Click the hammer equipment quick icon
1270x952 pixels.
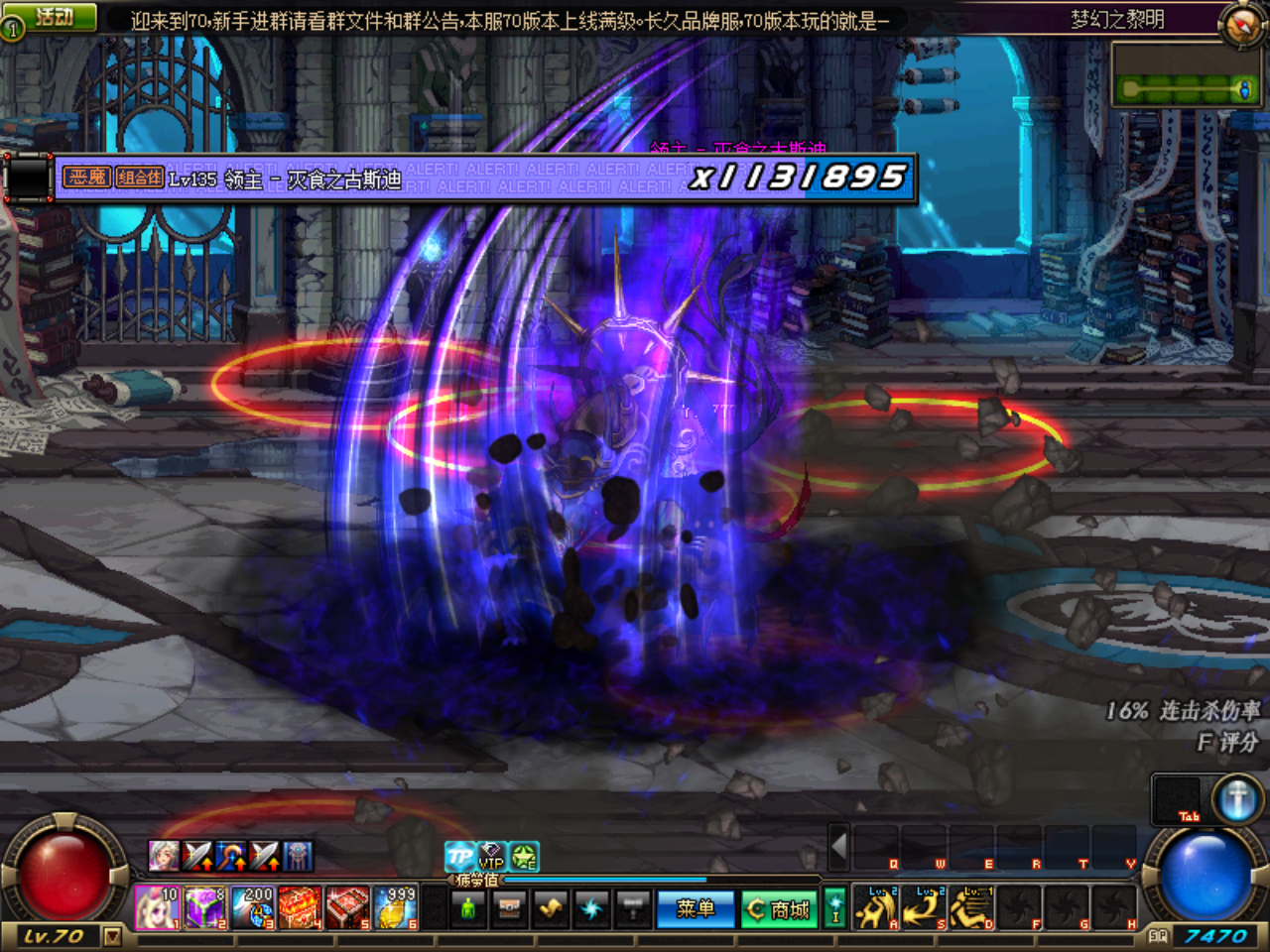tap(633, 909)
